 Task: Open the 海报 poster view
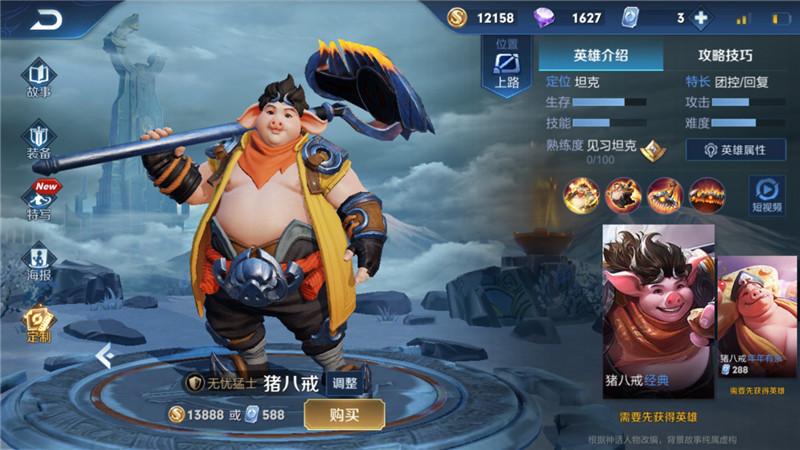(x=39, y=262)
